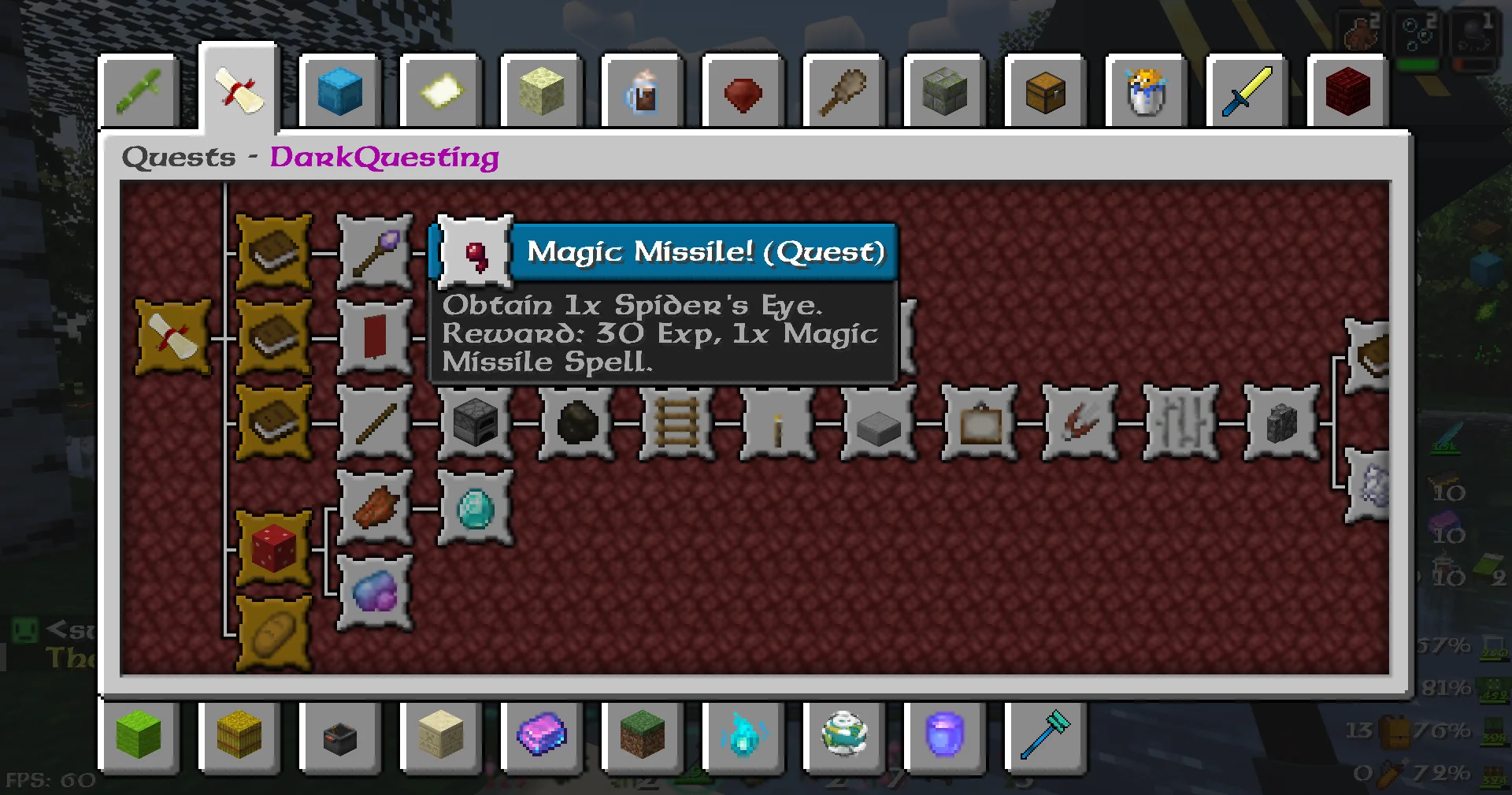Open the redstone block quest
Viewport: 1512px width, 795px height.
[x=273, y=548]
